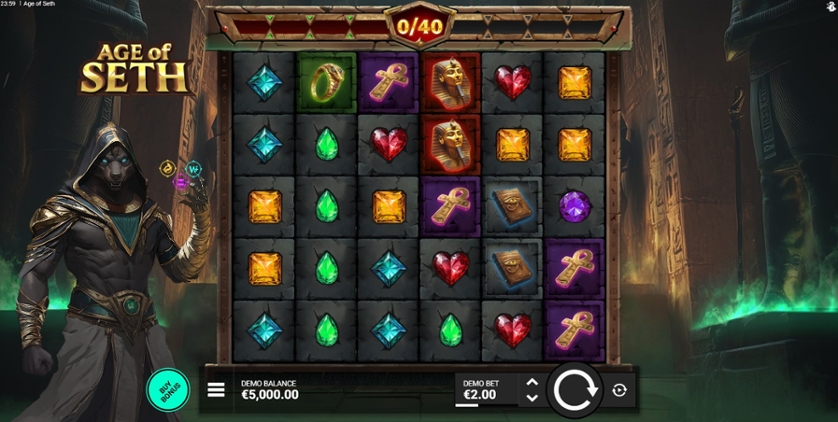Open the autoplay settings
This screenshot has height=422, width=838.
tap(619, 390)
